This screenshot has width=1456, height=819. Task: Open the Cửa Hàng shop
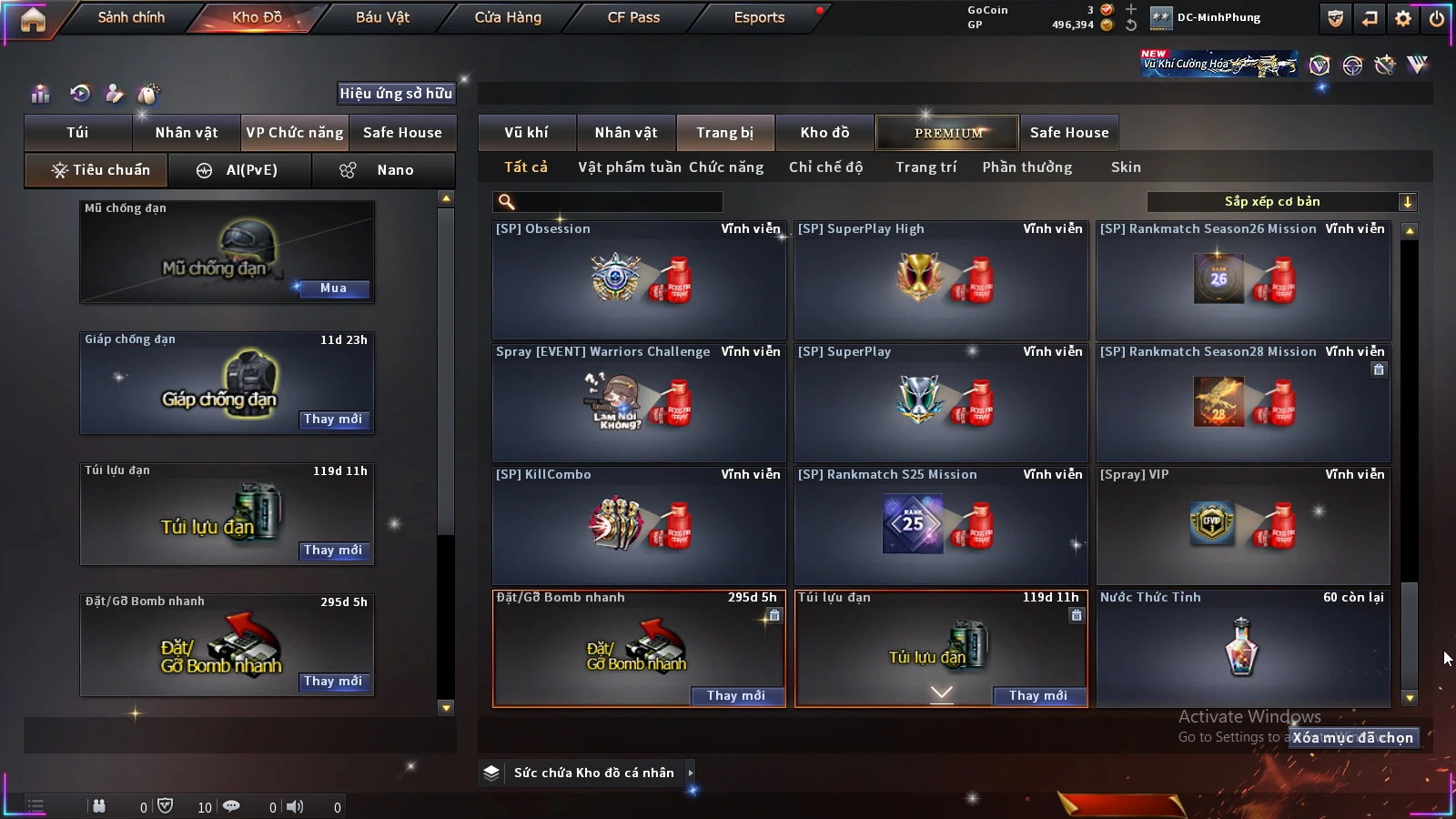(508, 17)
